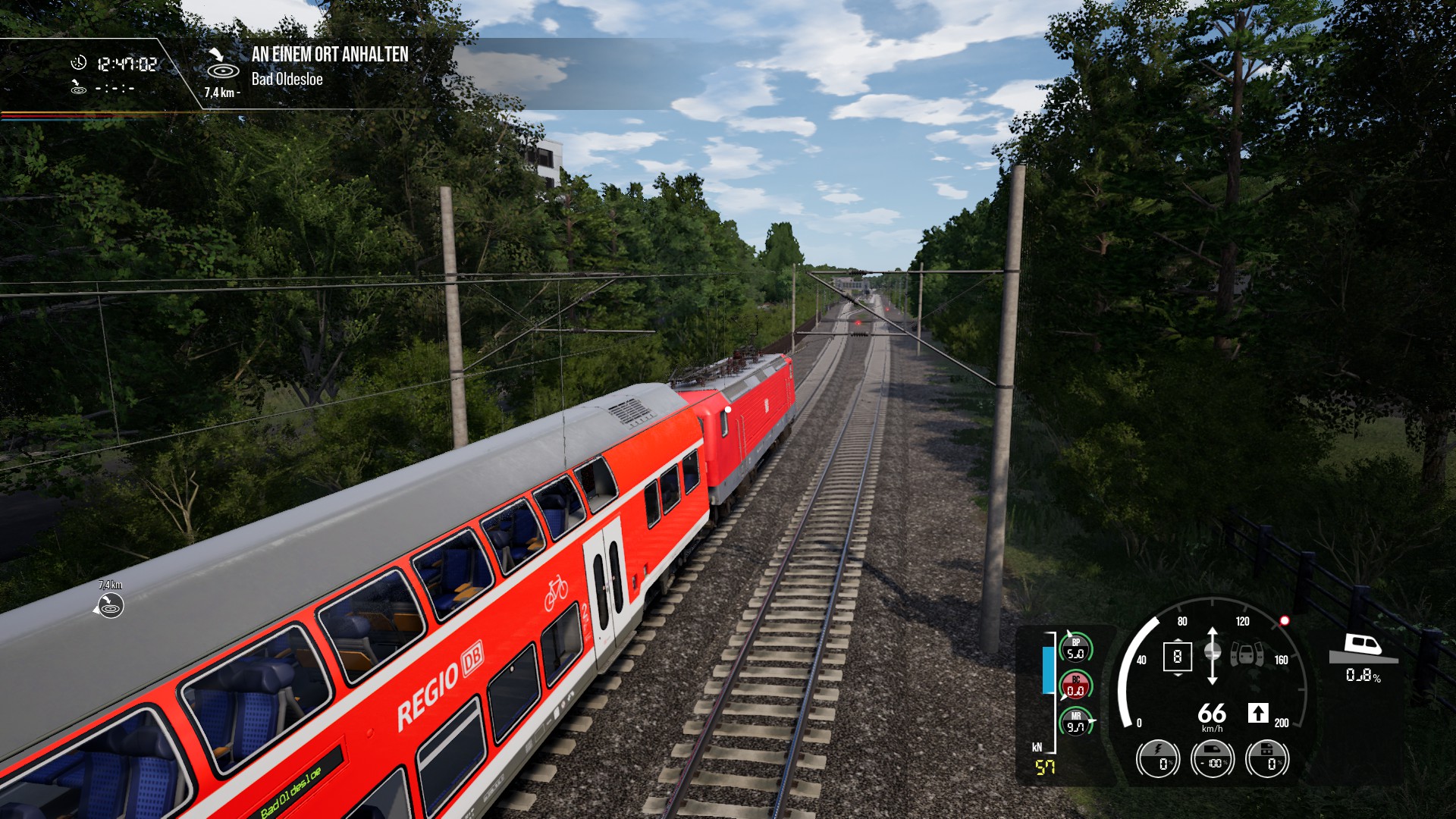Select the train doors status icon
The height and width of the screenshot is (819, 1456).
tap(1246, 654)
